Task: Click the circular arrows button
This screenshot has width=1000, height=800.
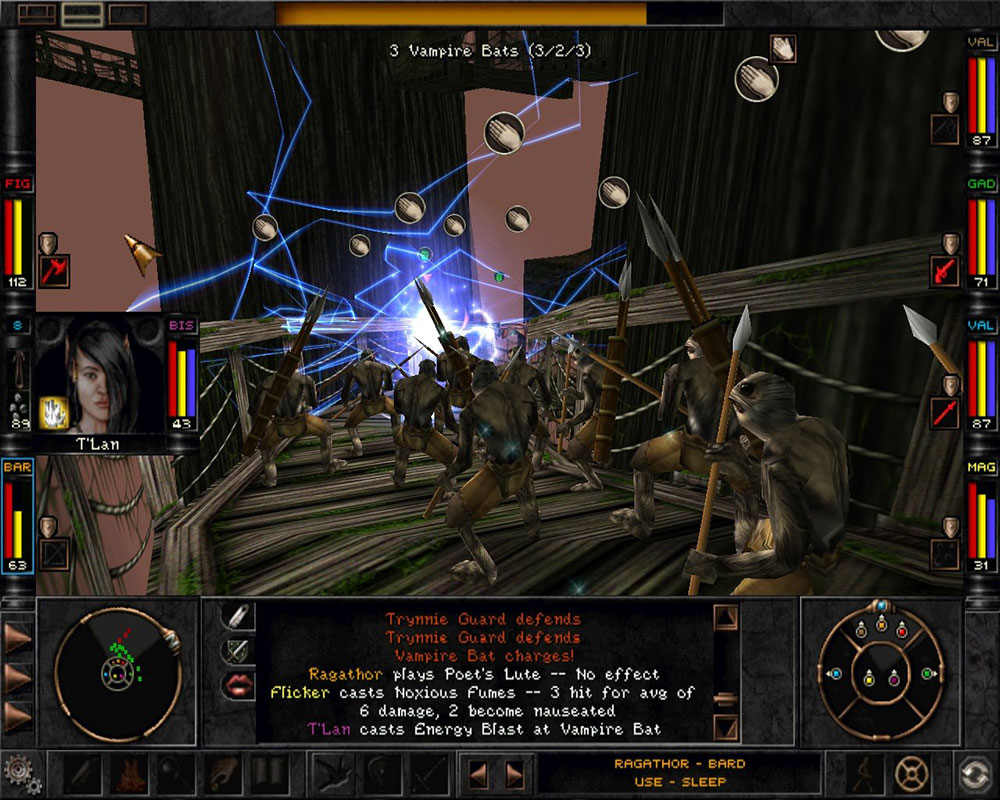Action: [974, 773]
